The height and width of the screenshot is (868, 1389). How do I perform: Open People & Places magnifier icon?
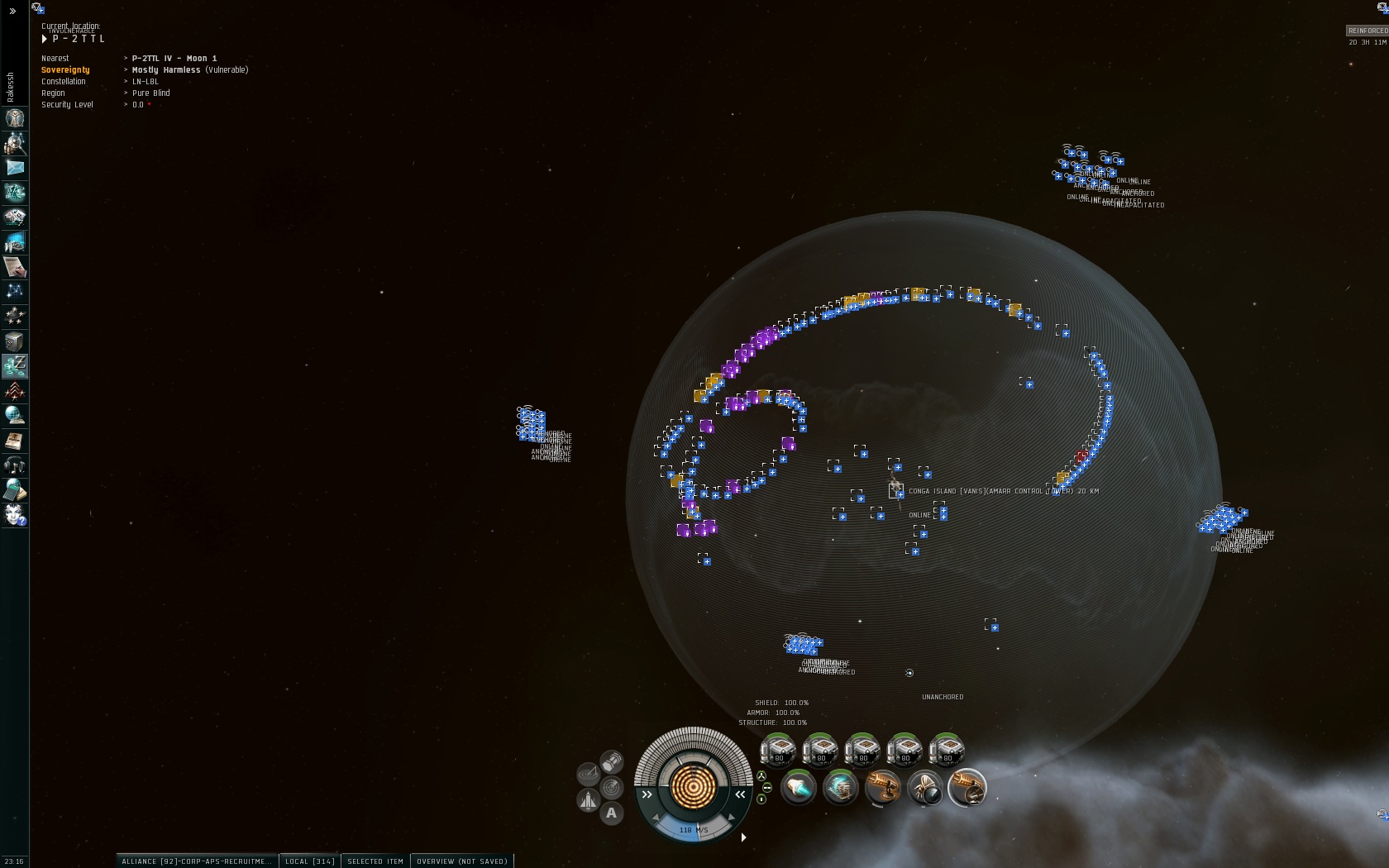(x=15, y=144)
